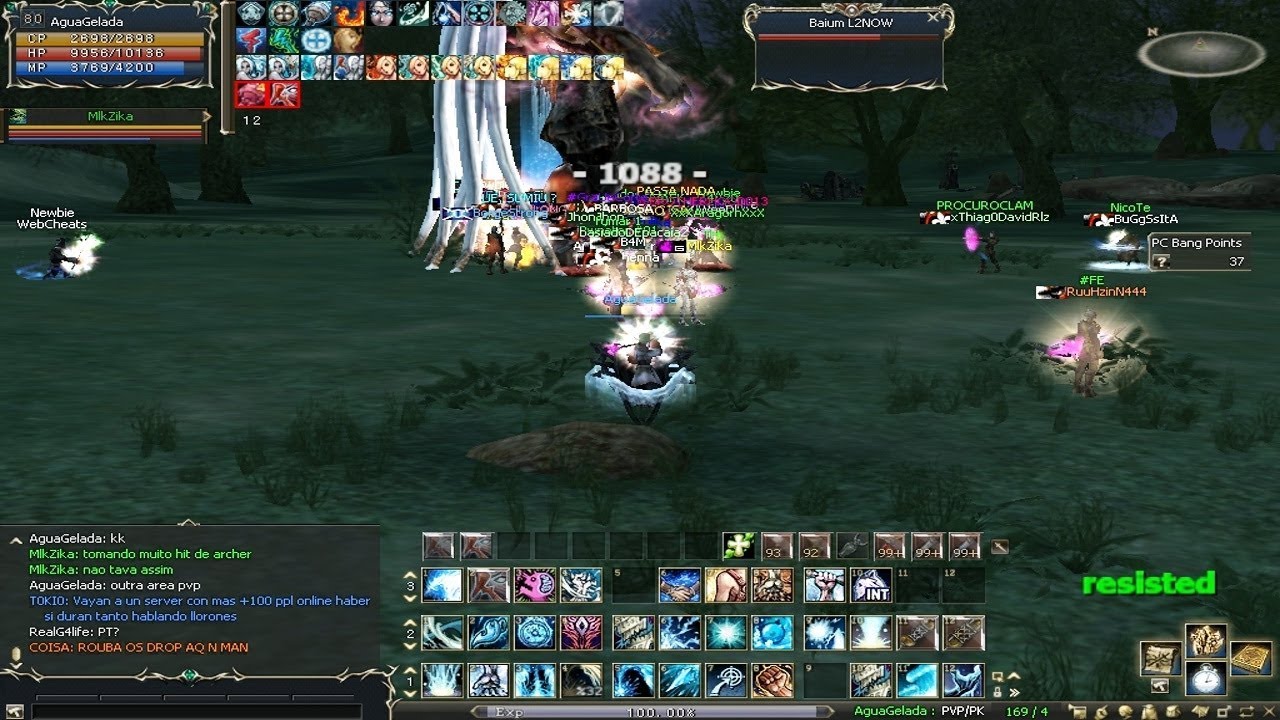Activate the raised white fist skill
1280x720 pixels.
pyautogui.click(x=824, y=585)
